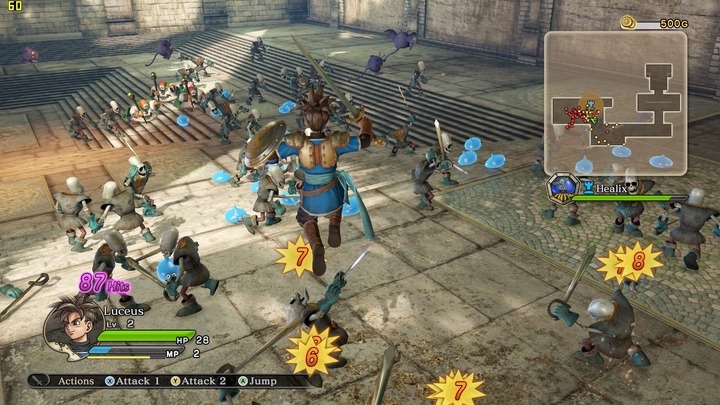Open the dungeon minimap
This screenshot has width=720, height=405.
(615, 102)
